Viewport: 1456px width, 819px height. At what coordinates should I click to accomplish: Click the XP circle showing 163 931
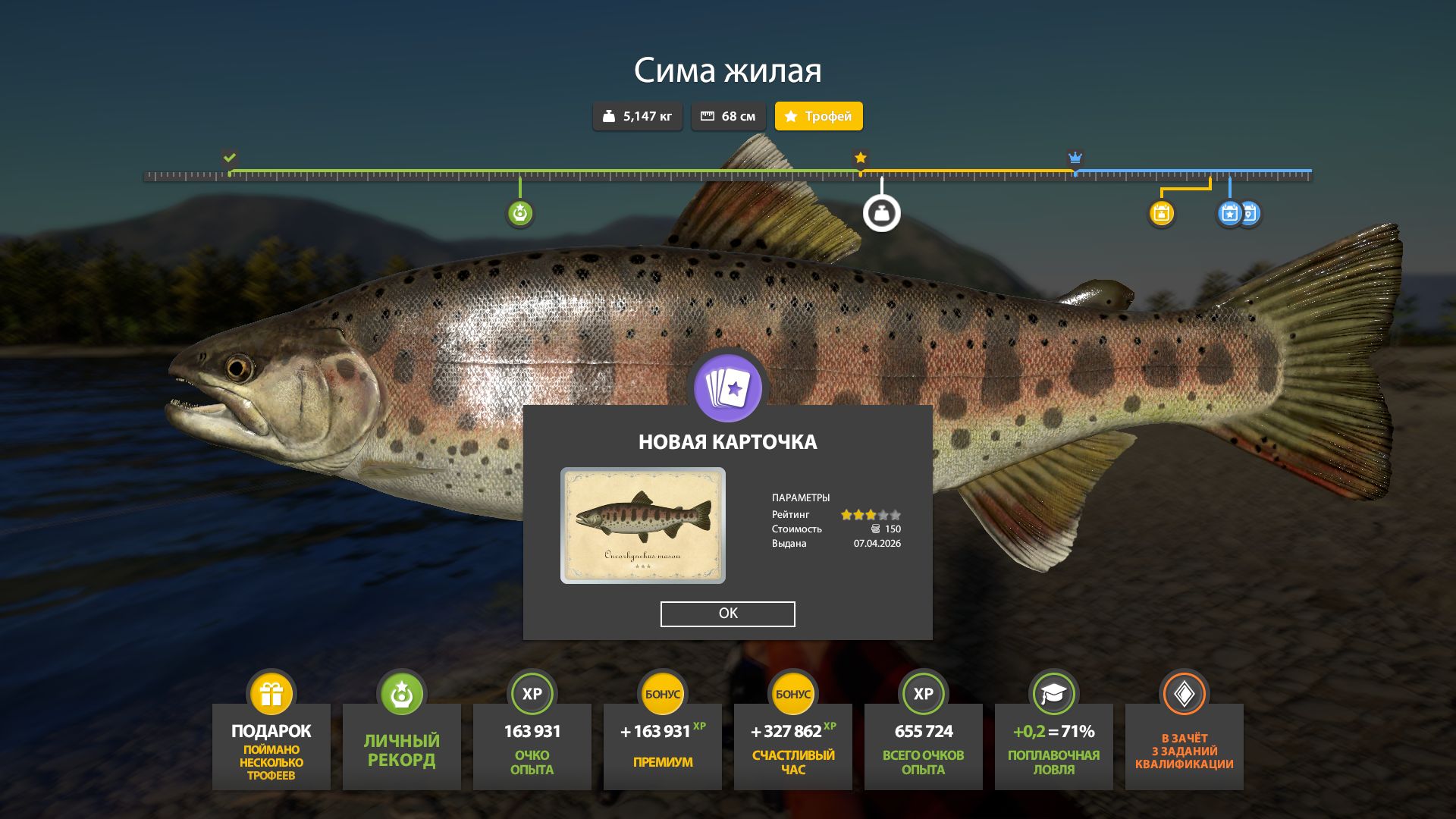[x=532, y=692]
